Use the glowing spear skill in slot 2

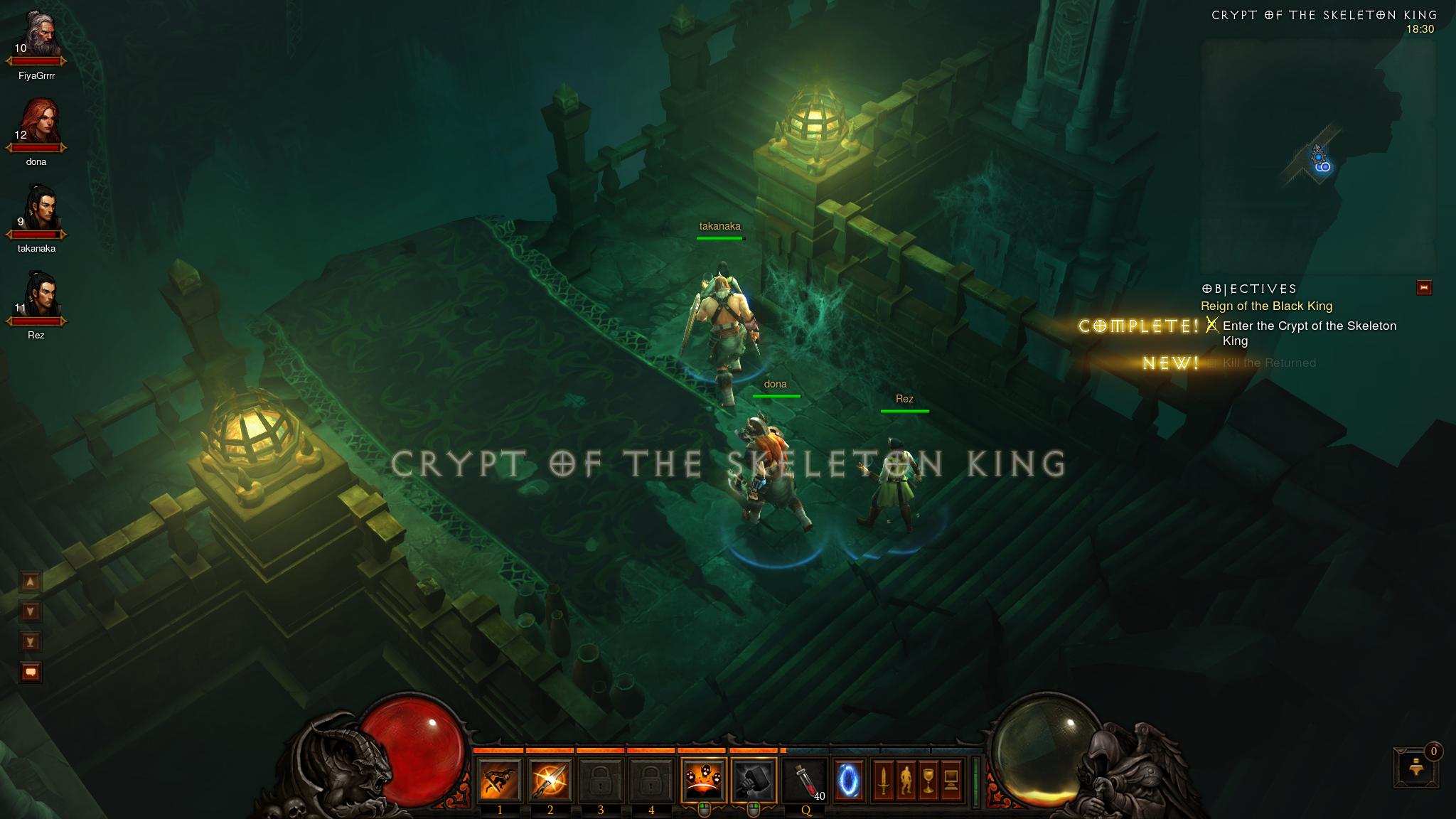coord(550,780)
